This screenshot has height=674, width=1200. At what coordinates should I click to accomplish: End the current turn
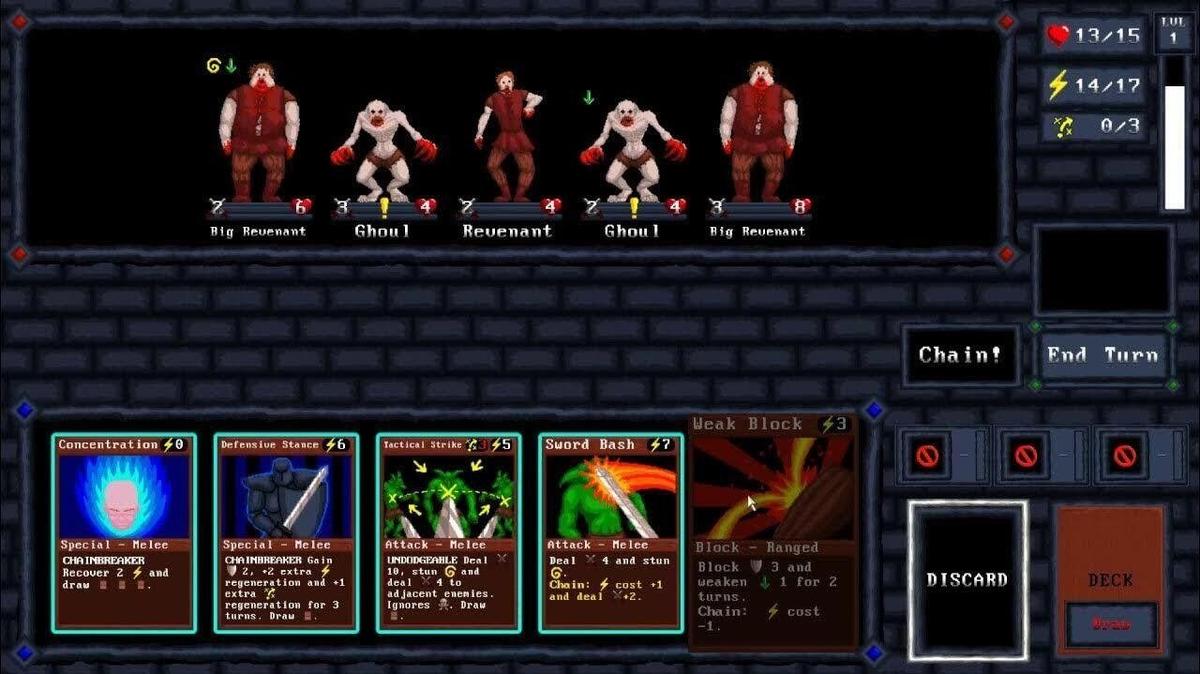click(1102, 355)
